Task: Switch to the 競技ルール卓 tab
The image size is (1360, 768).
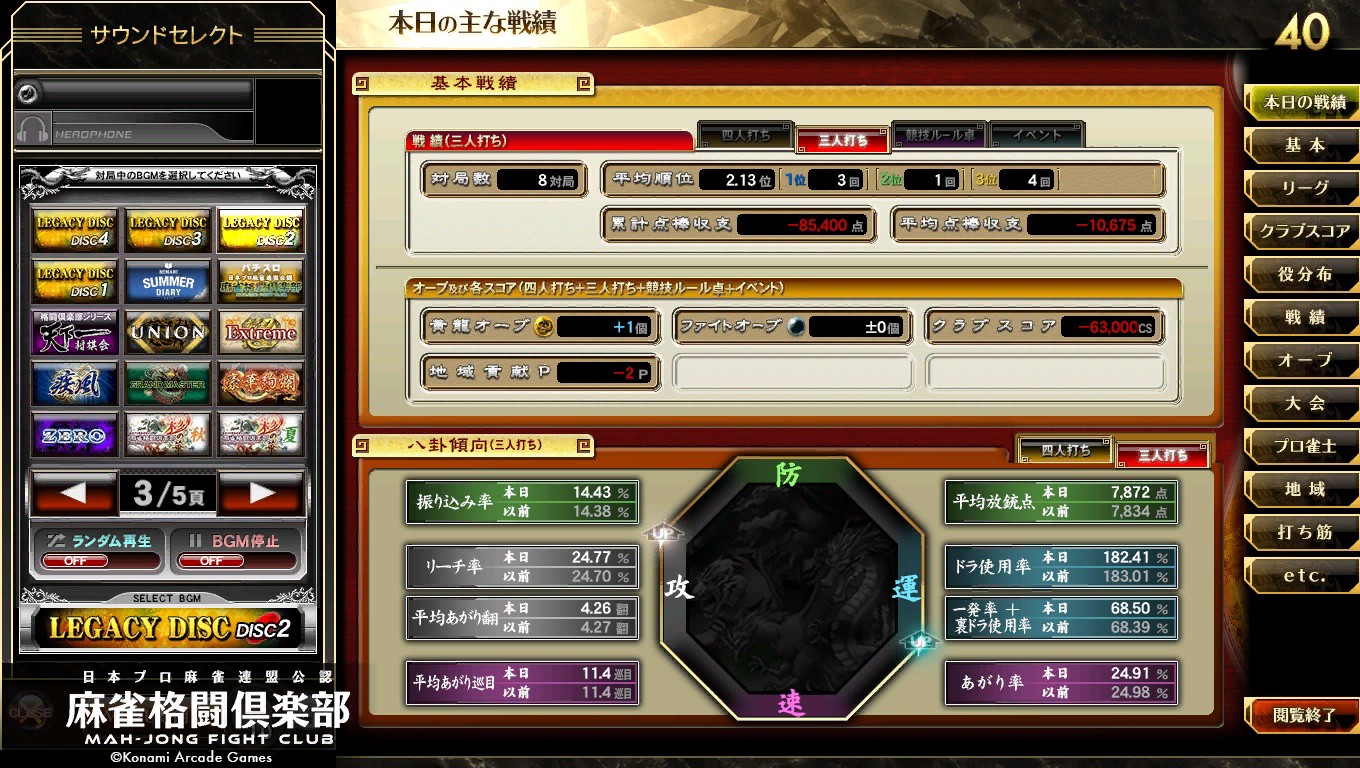Action: coord(938,136)
